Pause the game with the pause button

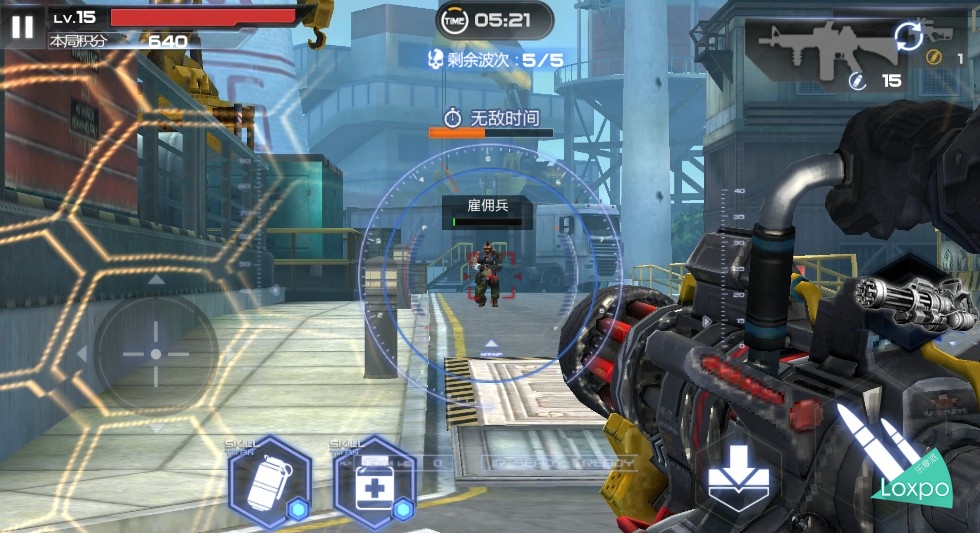pyautogui.click(x=22, y=25)
